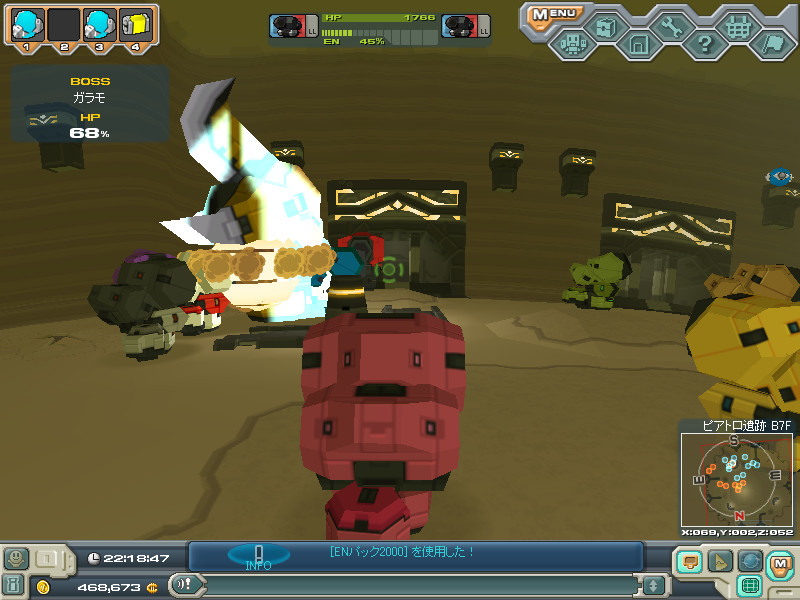Image resolution: width=800 pixels, height=600 pixels.
Task: Toggle the chat speech alert button
Action: (x=182, y=585)
